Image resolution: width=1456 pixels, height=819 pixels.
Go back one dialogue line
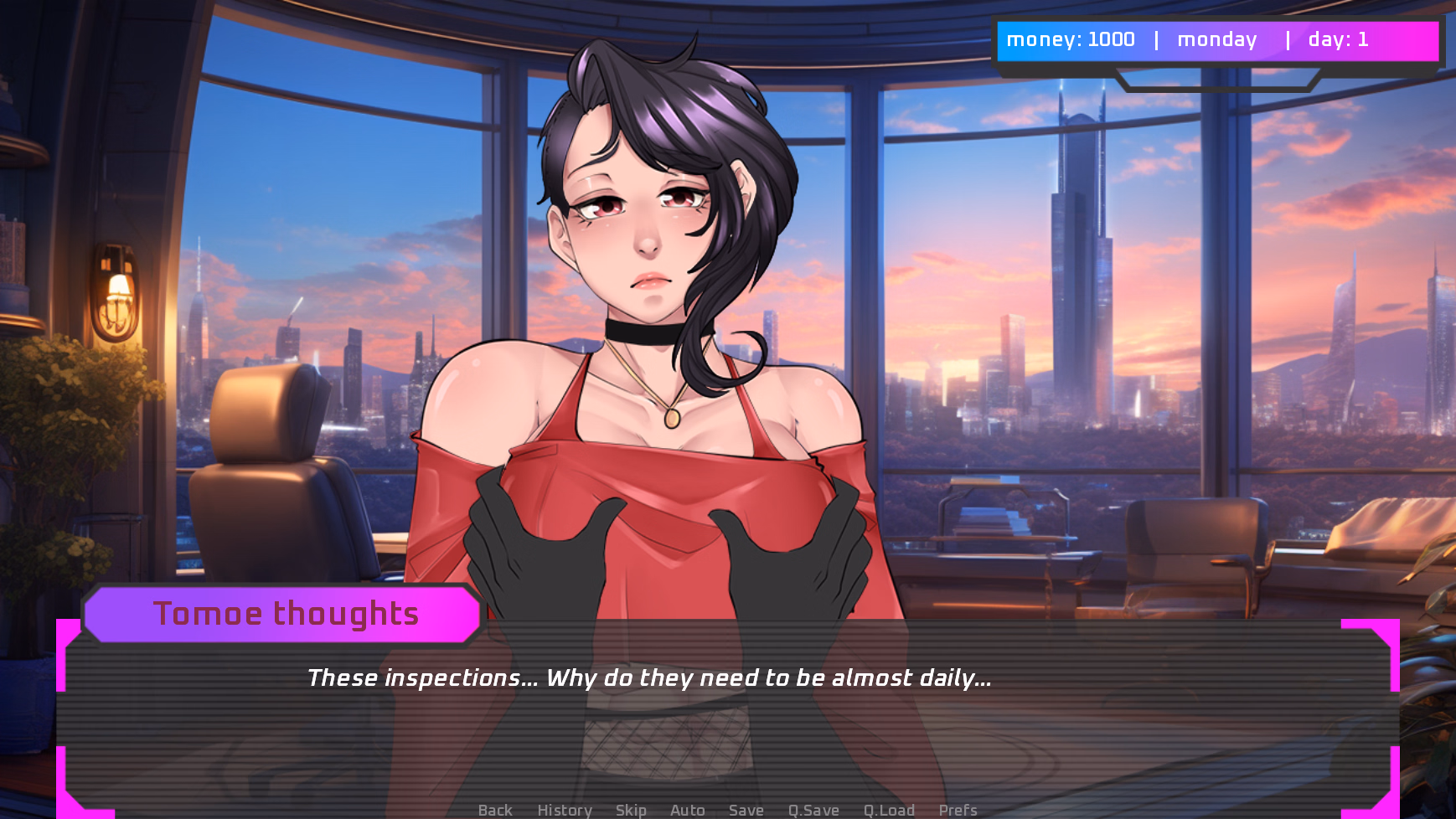(495, 810)
